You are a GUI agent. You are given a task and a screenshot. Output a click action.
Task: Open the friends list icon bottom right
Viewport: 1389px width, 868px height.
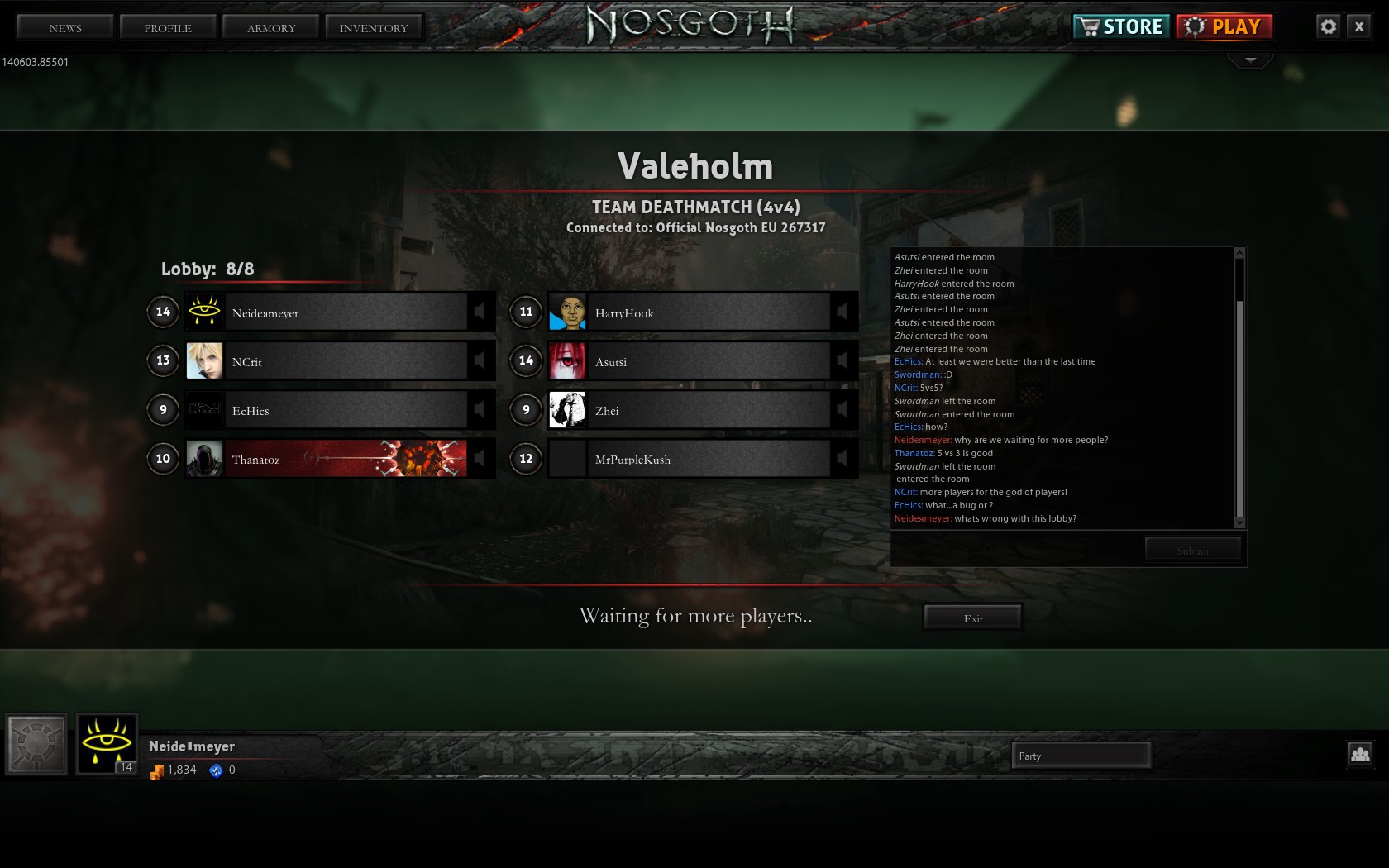coord(1361,754)
